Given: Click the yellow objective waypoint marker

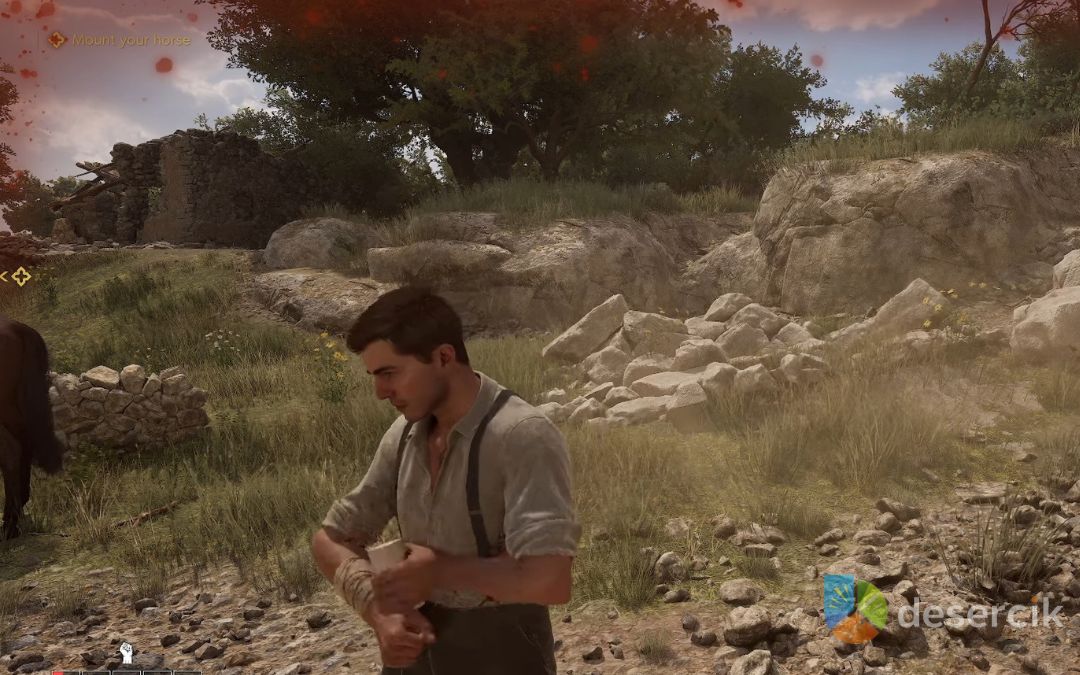Looking at the screenshot, I should [20, 276].
